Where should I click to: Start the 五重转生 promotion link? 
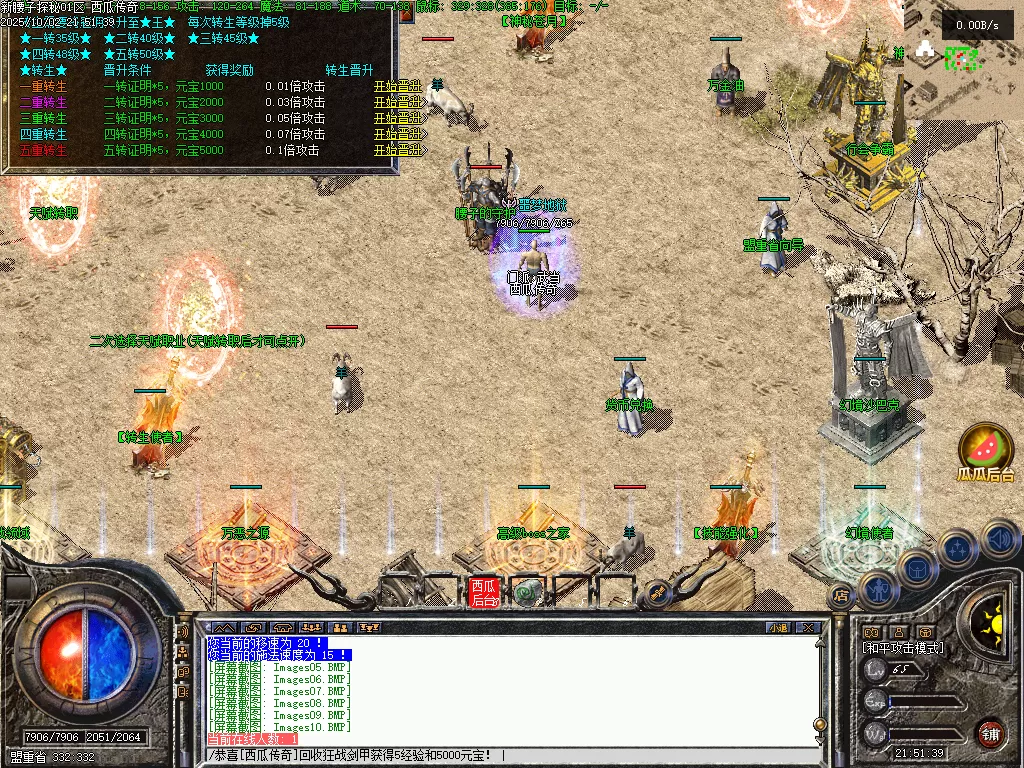397,150
